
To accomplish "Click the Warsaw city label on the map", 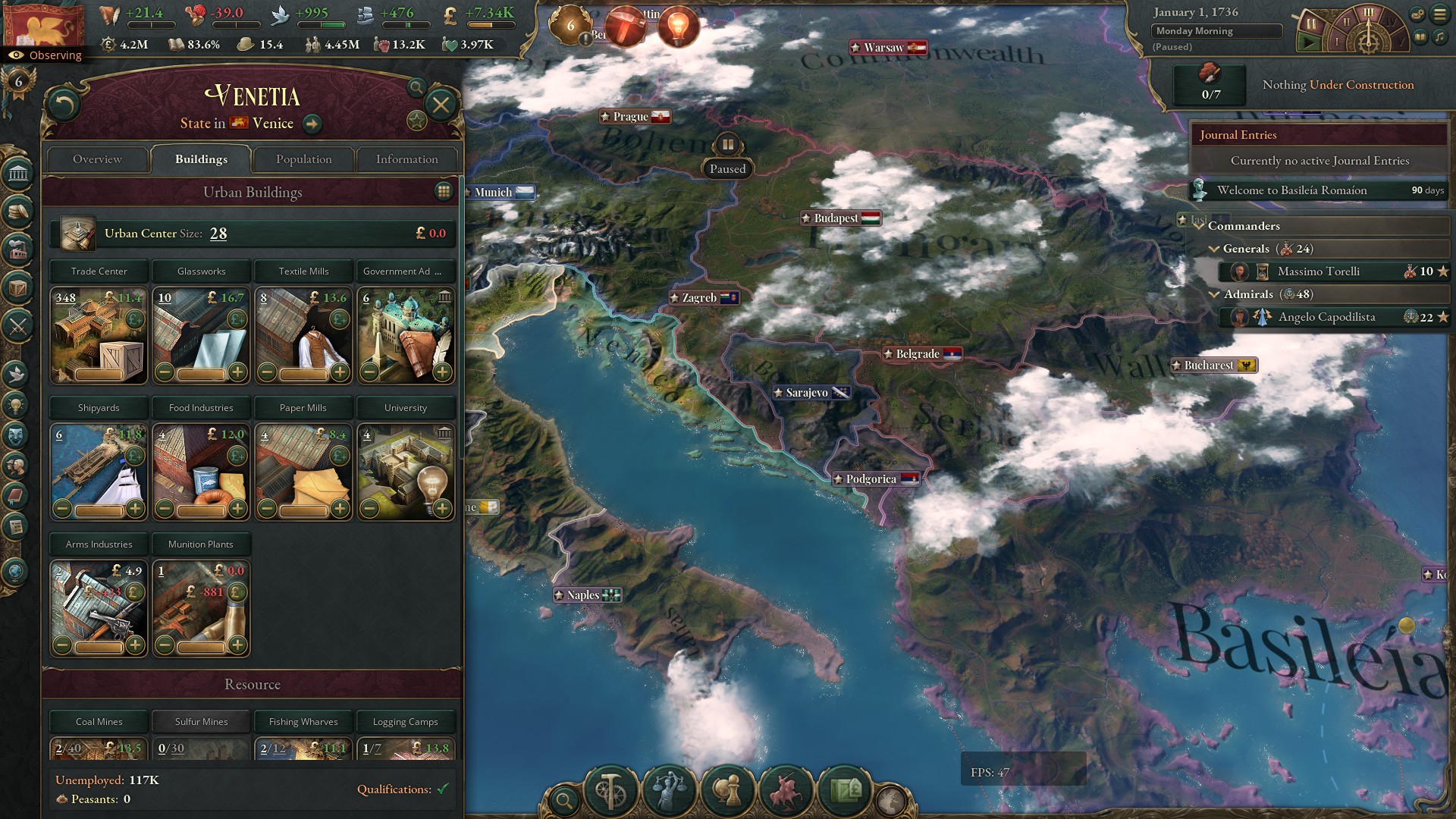I will coord(887,47).
